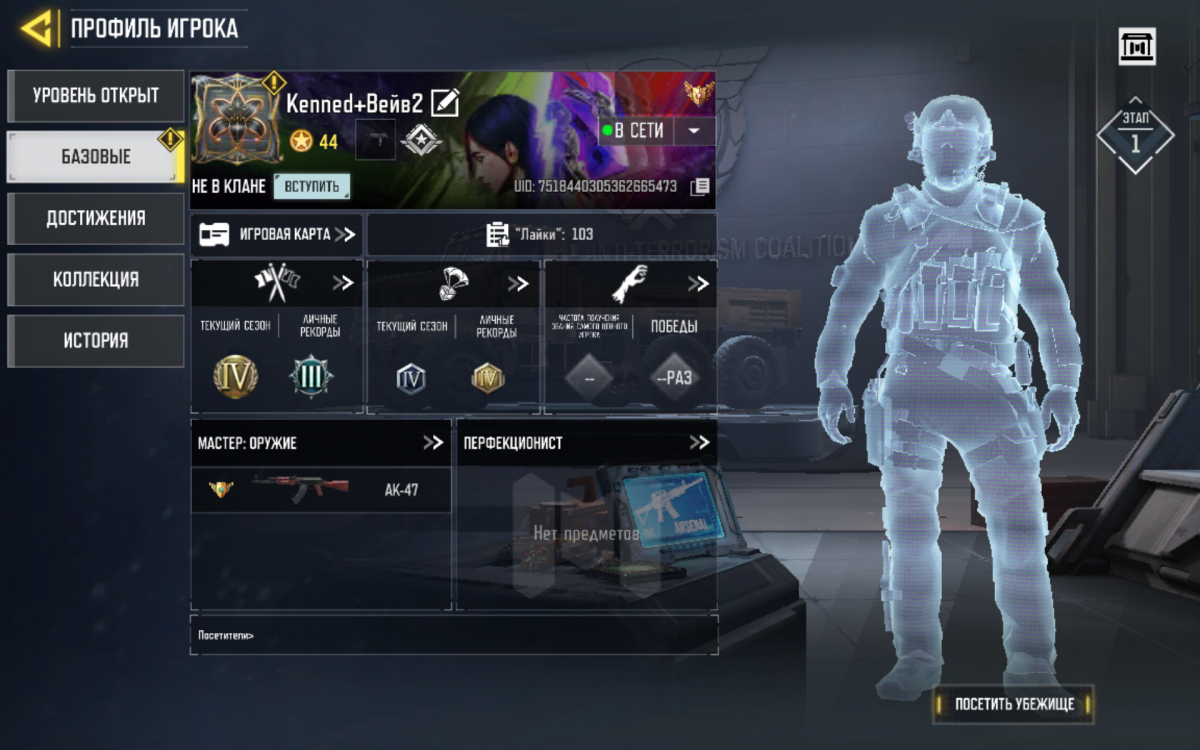The height and width of the screenshot is (750, 1200).
Task: Open the Коллекция tab
Action: tap(96, 279)
